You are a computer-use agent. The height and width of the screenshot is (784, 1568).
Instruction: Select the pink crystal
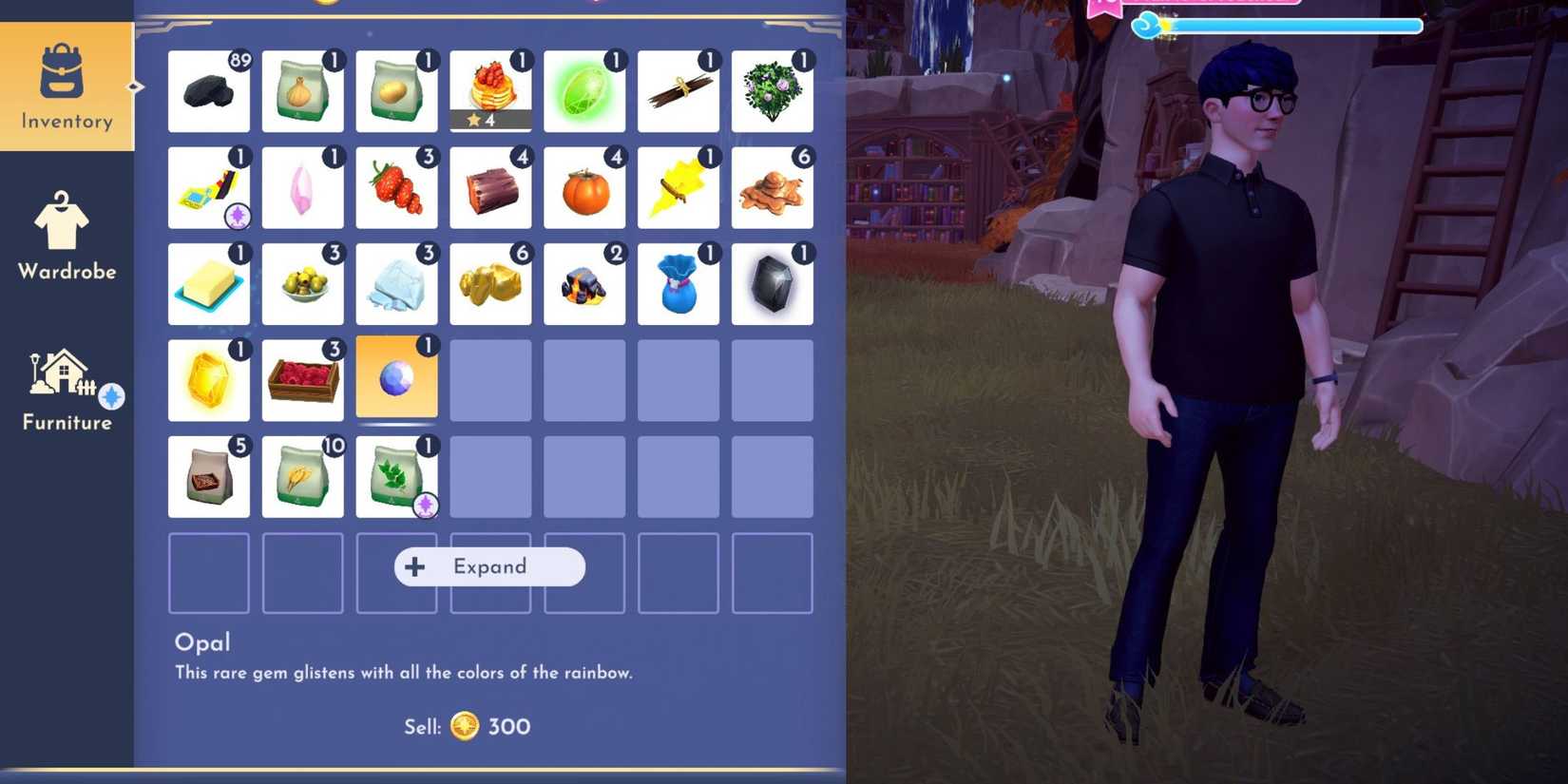coord(302,186)
